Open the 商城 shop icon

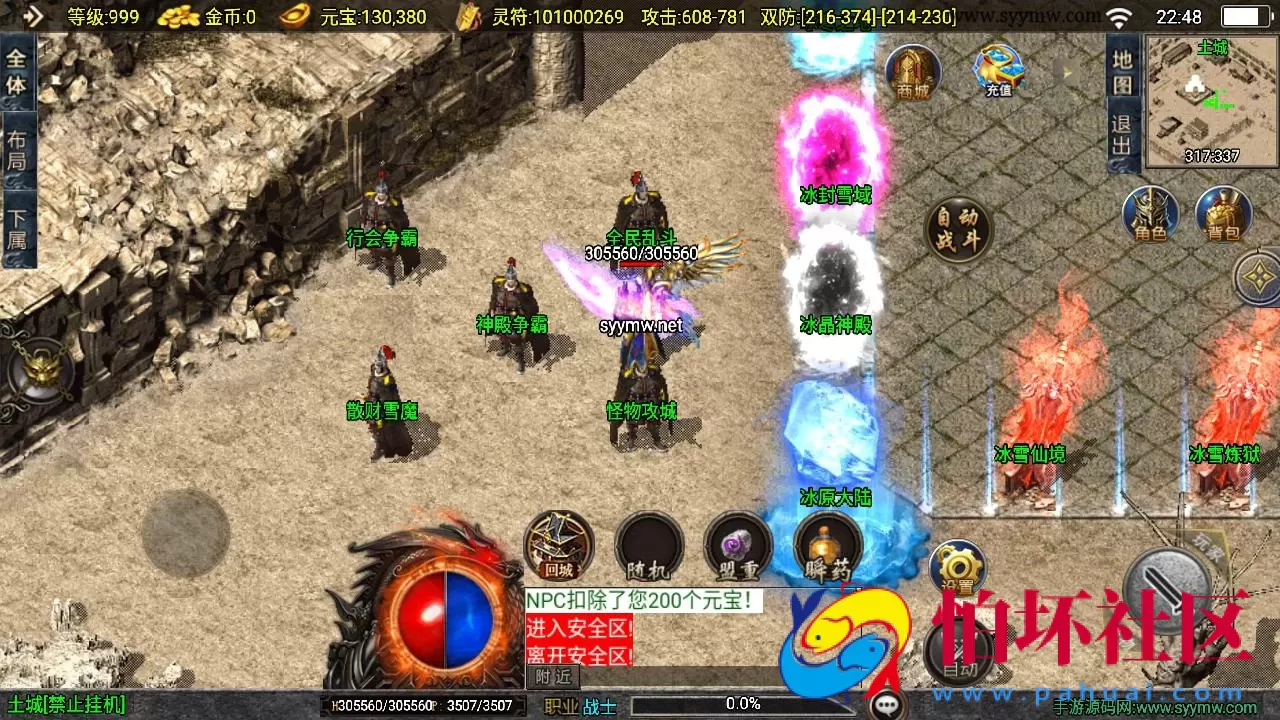912,70
